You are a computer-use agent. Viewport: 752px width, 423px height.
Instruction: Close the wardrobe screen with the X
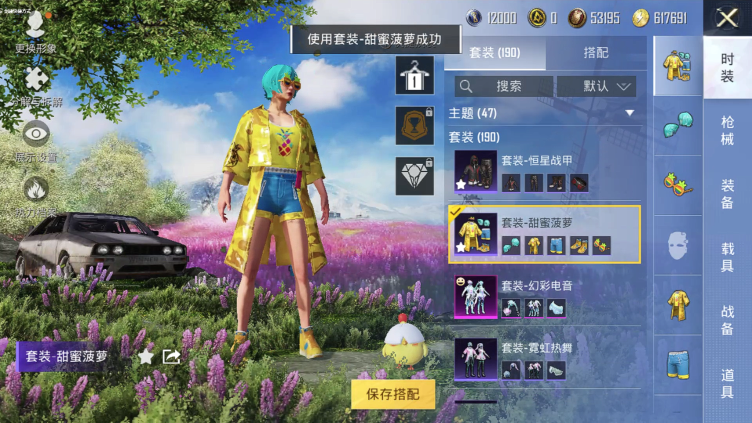click(x=727, y=17)
